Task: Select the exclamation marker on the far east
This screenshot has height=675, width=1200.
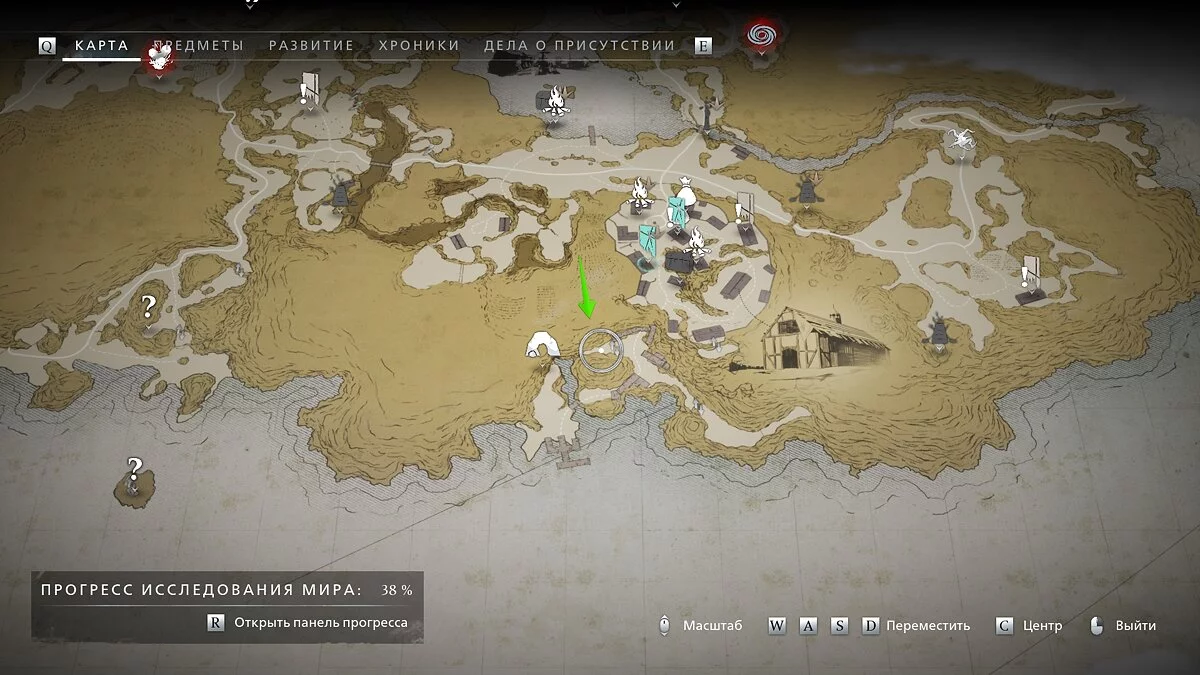Action: coord(1029,270)
